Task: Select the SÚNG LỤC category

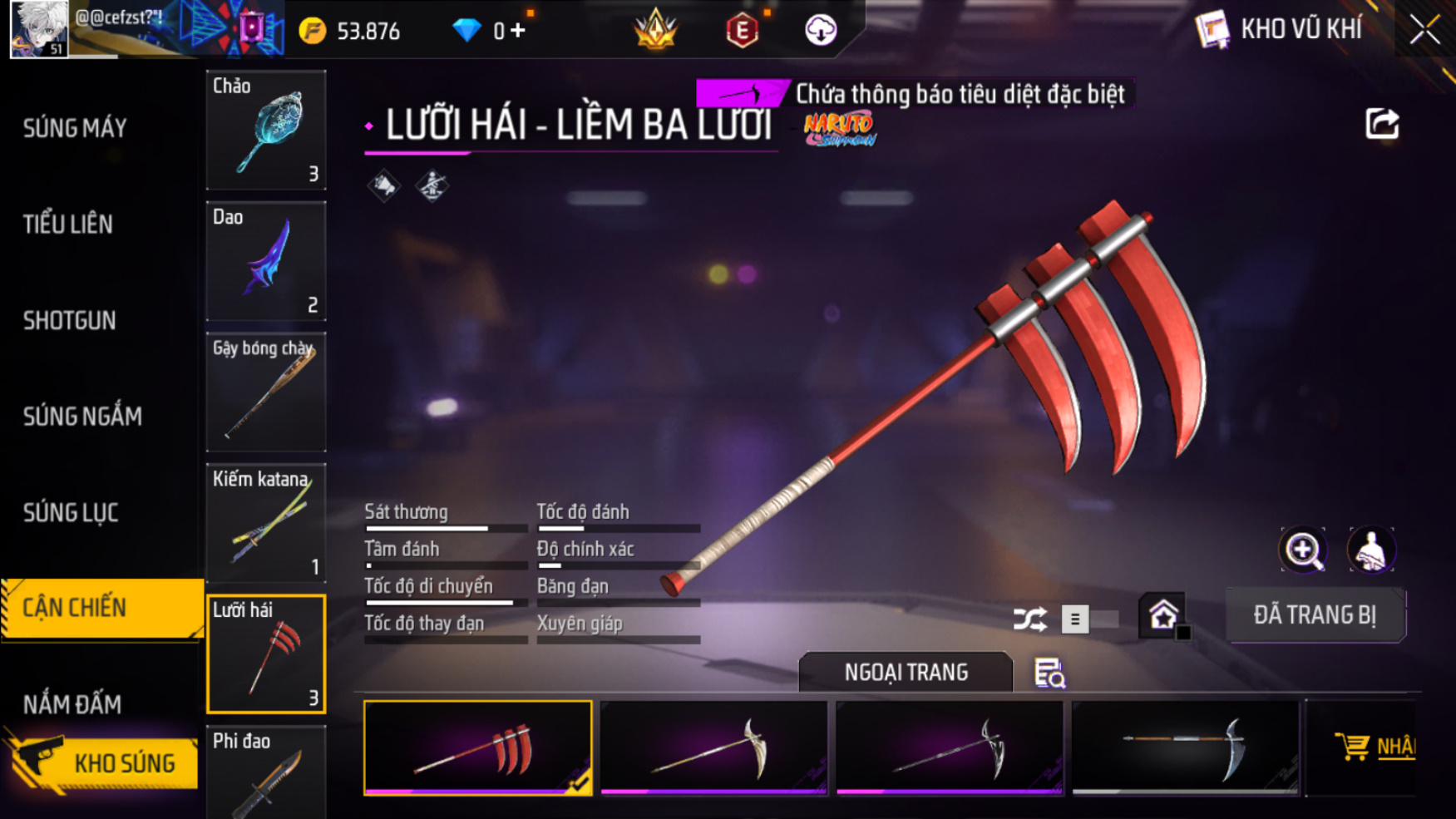Action: coord(71,513)
